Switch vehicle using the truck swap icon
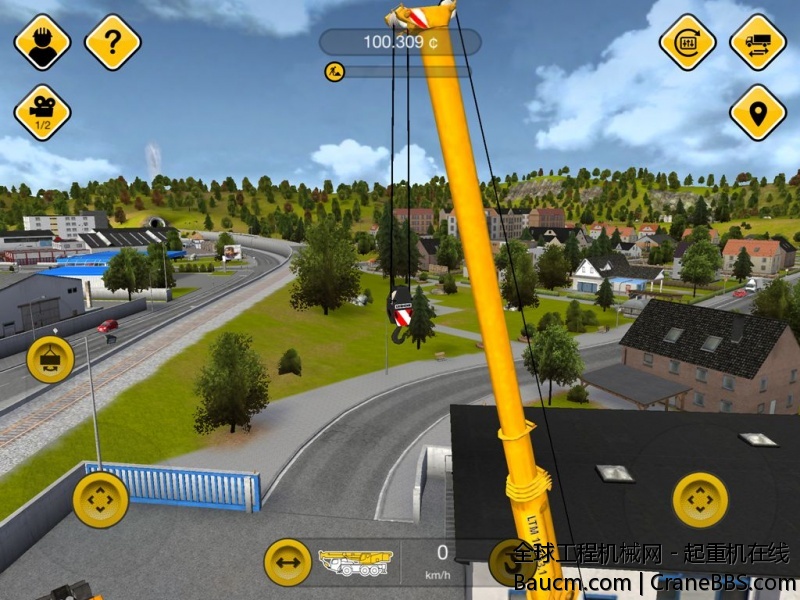800x600 pixels. click(757, 42)
